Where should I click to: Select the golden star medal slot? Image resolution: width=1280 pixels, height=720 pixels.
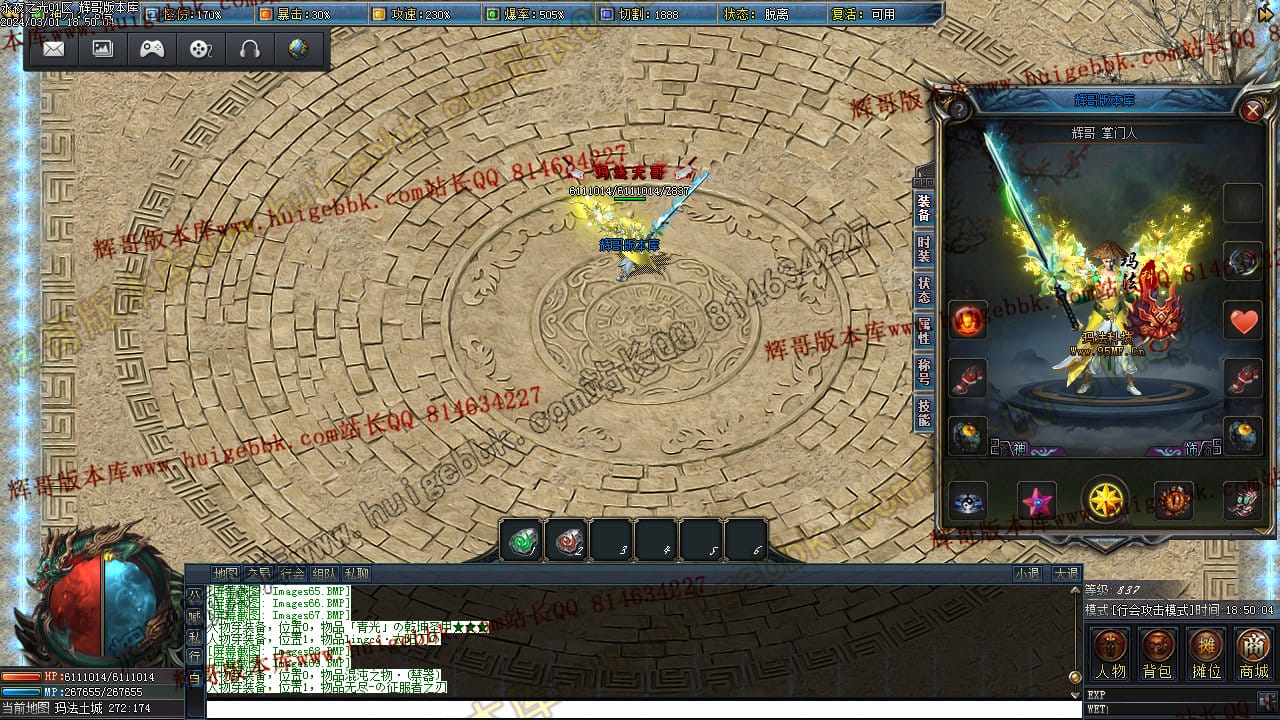1105,499
